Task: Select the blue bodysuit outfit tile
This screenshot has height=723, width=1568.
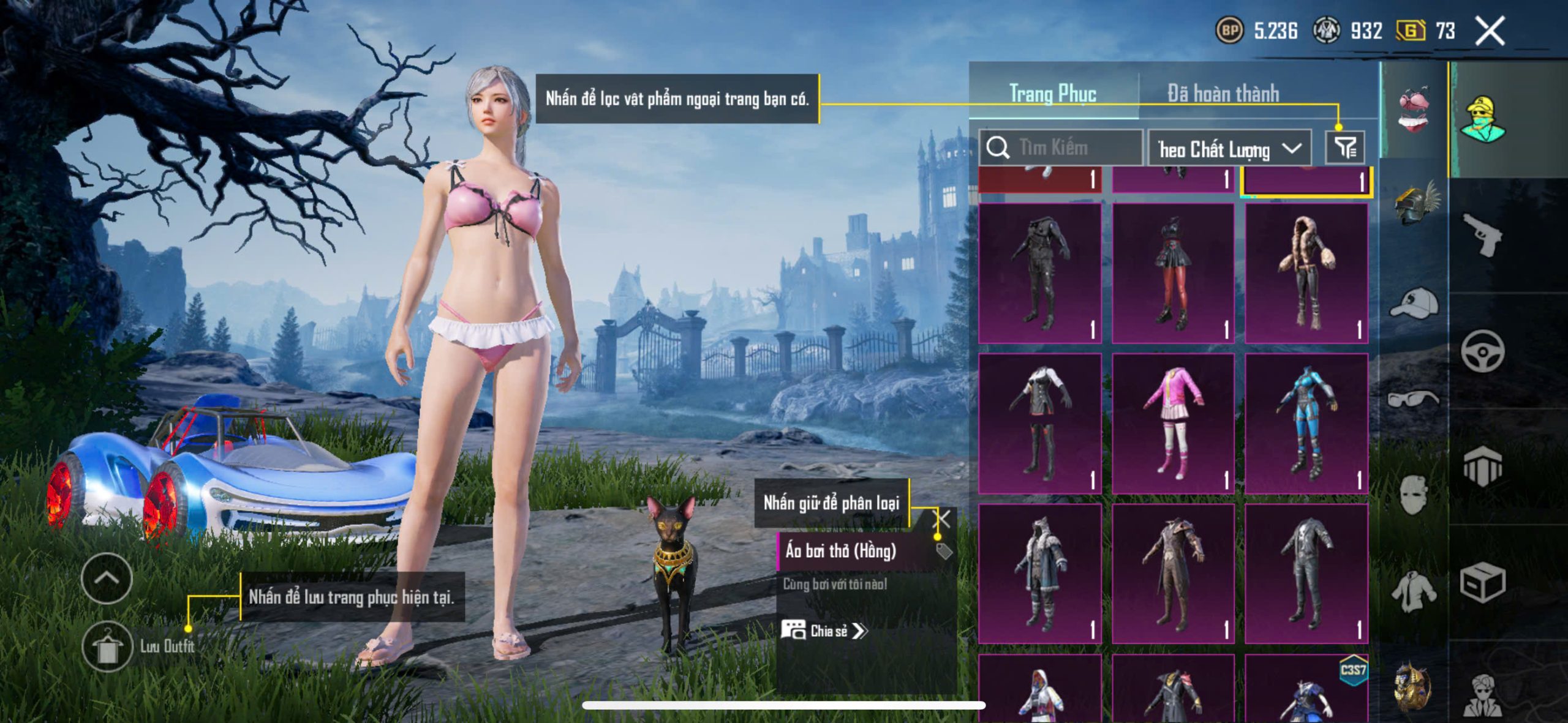Action: pyautogui.click(x=1306, y=424)
